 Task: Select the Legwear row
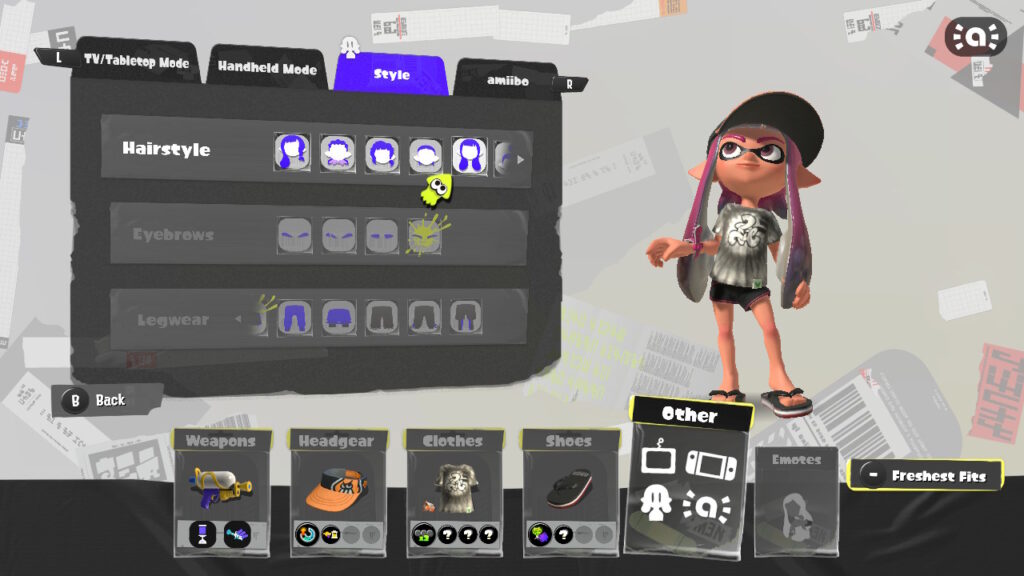173,321
